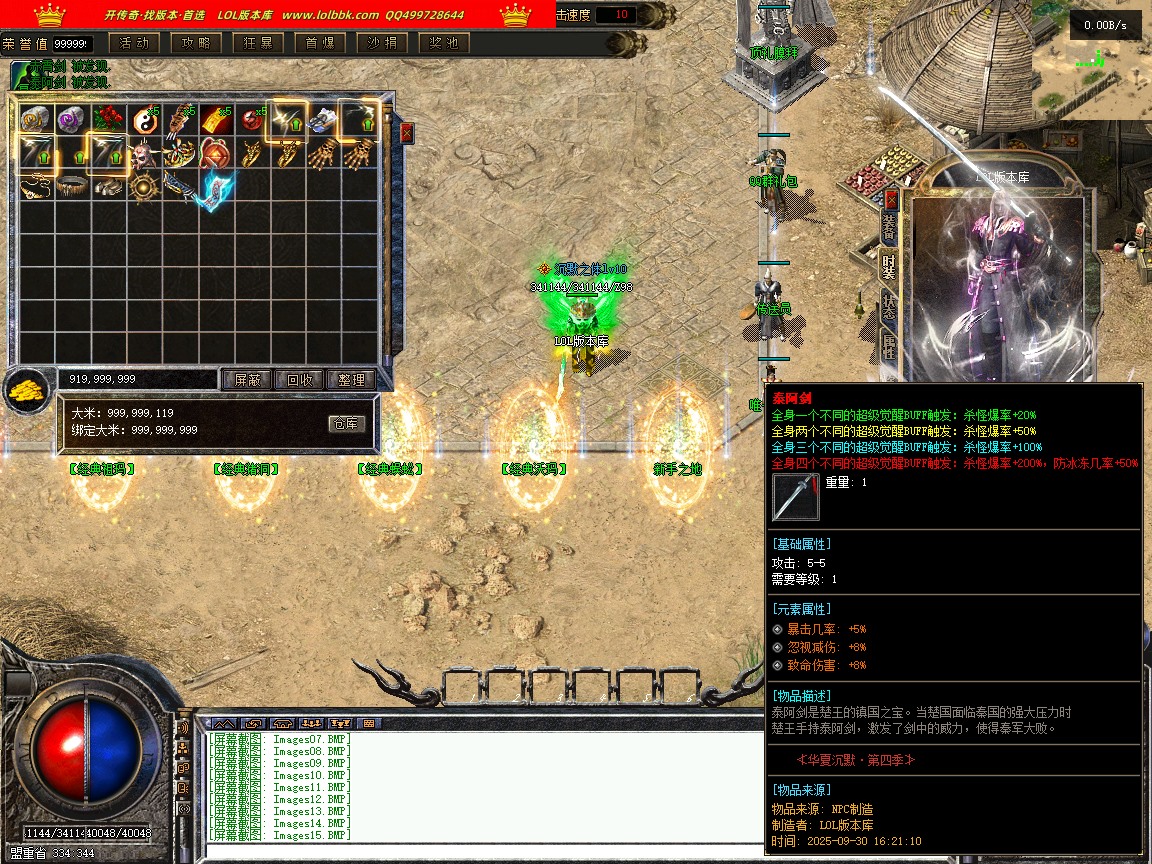
Task: Sort the bag with the 整理 button
Action: 351,380
